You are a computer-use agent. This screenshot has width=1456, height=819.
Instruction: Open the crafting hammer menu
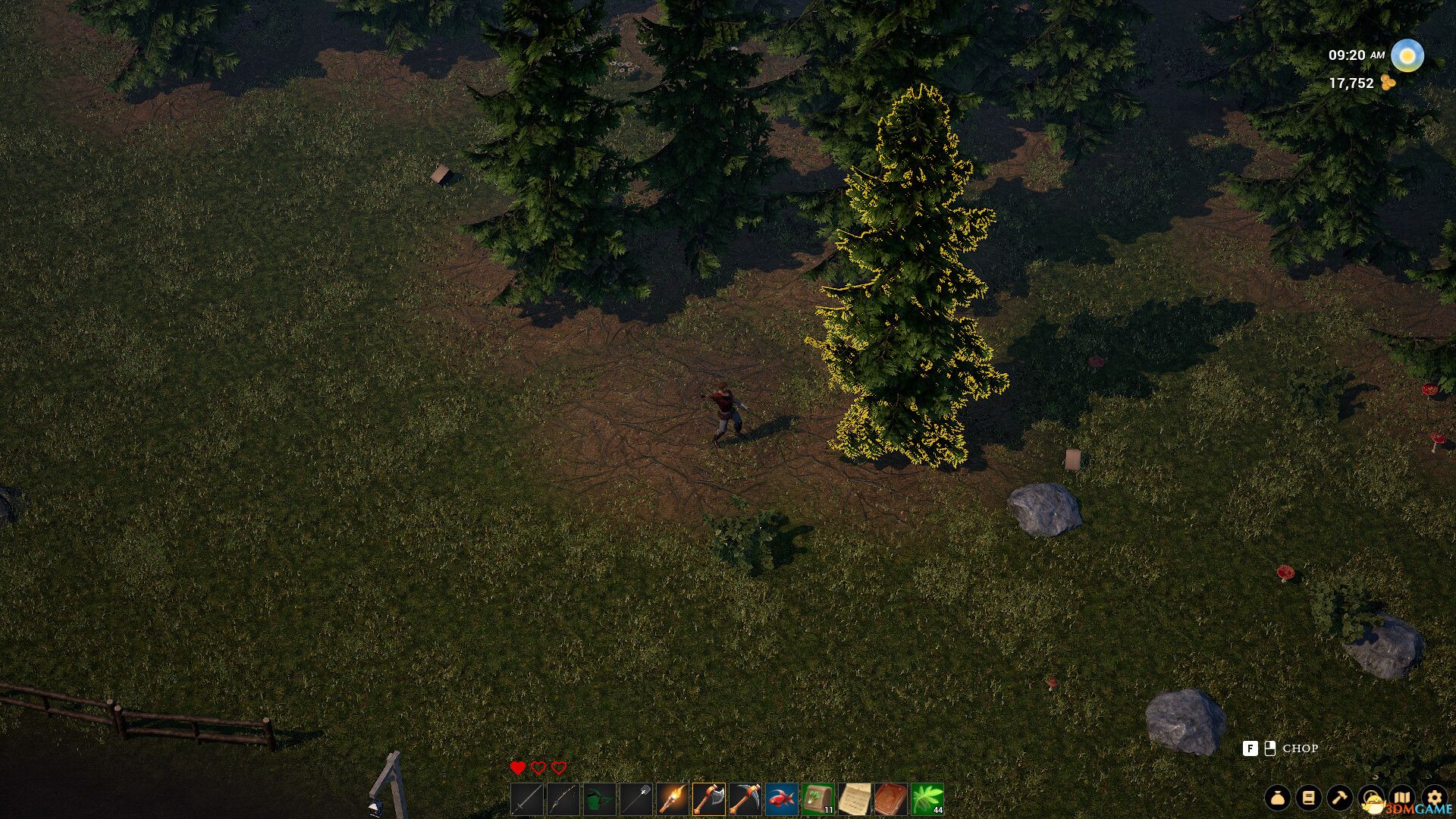[x=1339, y=798]
